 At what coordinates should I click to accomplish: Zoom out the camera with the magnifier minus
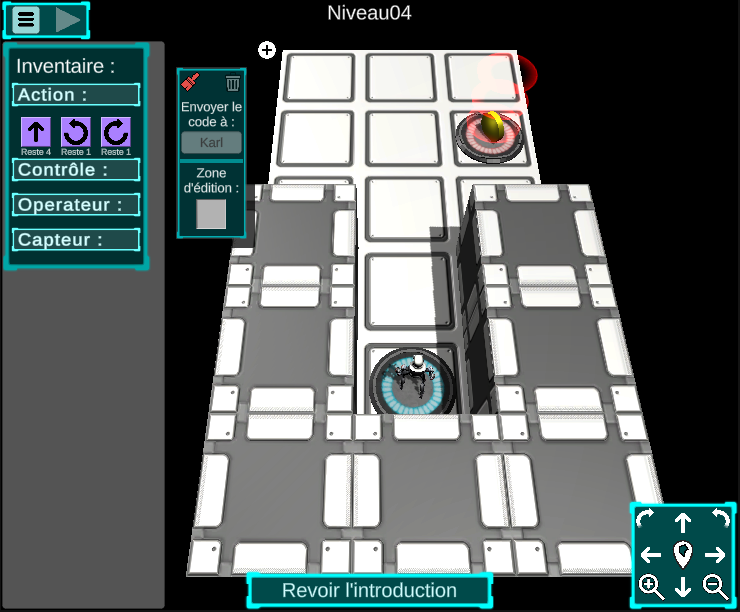click(x=716, y=587)
